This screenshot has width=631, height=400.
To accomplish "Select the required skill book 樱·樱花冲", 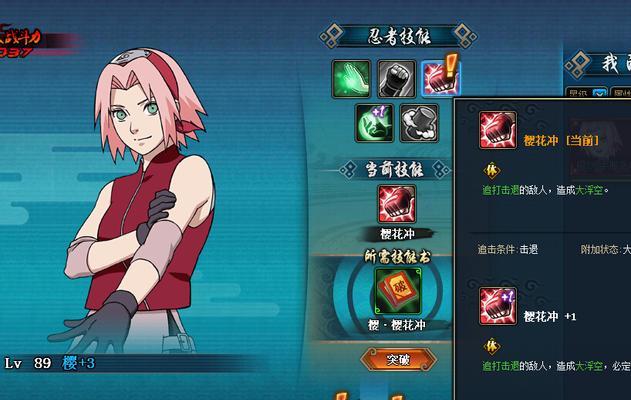I will [395, 292].
